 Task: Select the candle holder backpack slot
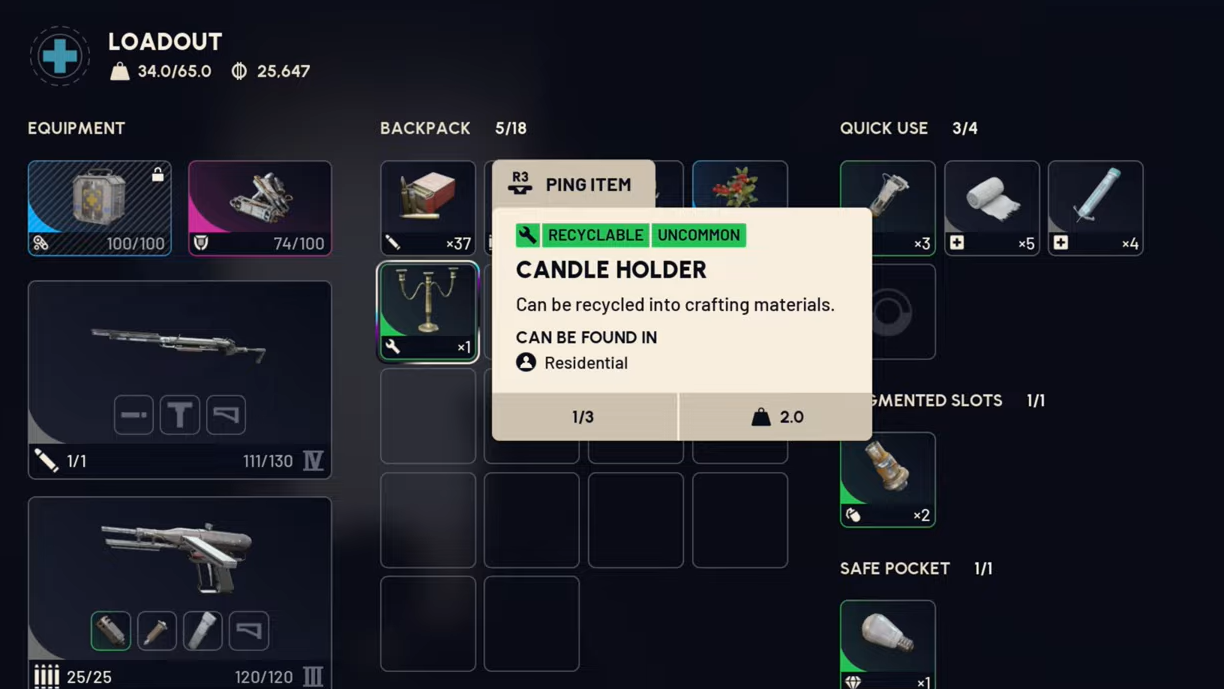pos(428,311)
